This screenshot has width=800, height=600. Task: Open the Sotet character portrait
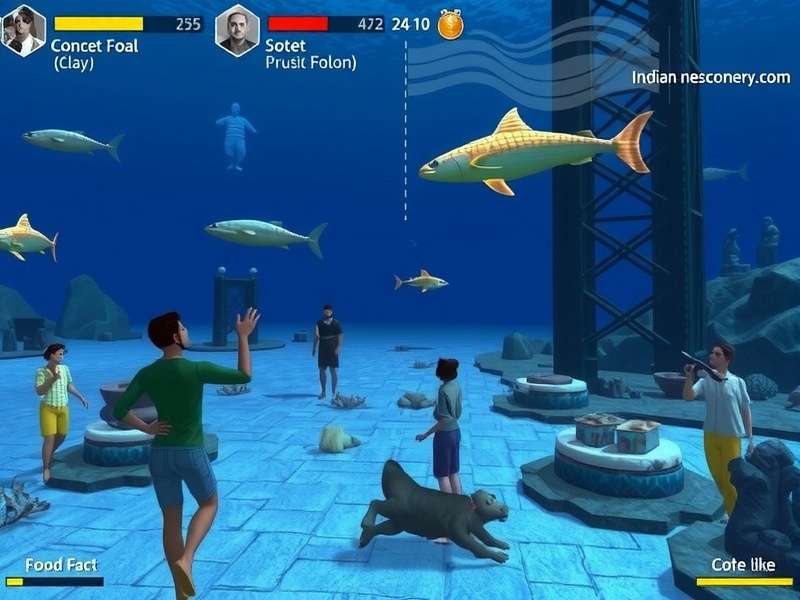pyautogui.click(x=237, y=30)
